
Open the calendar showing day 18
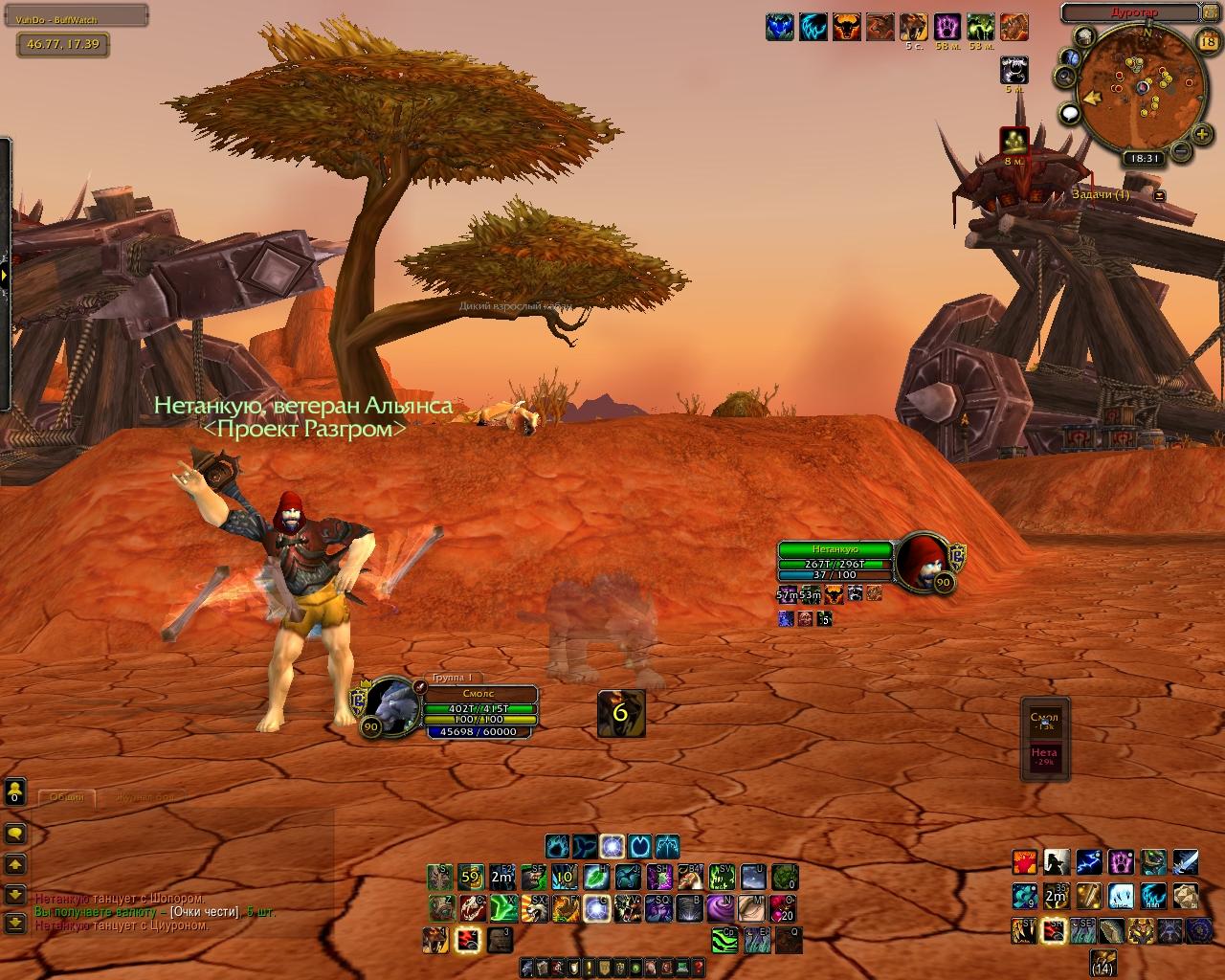coord(1207,40)
